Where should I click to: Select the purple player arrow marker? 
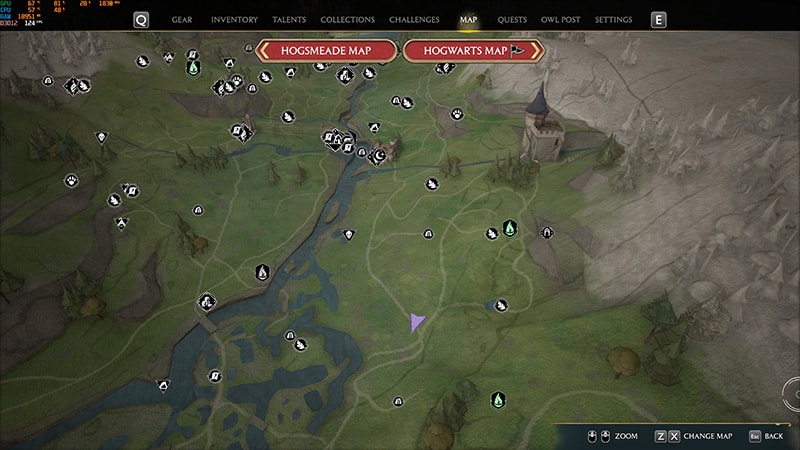(417, 321)
